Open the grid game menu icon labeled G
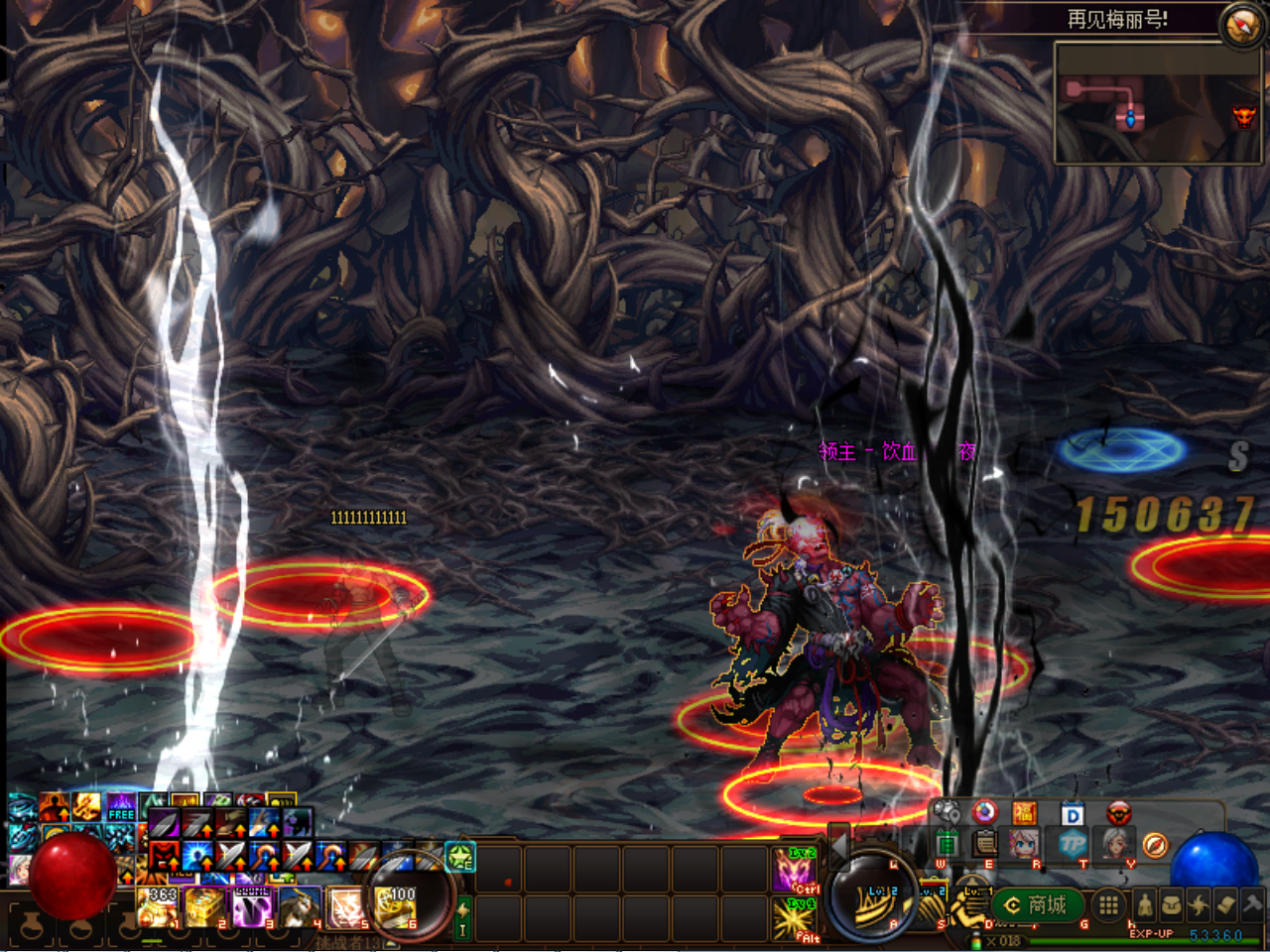 [x=1106, y=904]
